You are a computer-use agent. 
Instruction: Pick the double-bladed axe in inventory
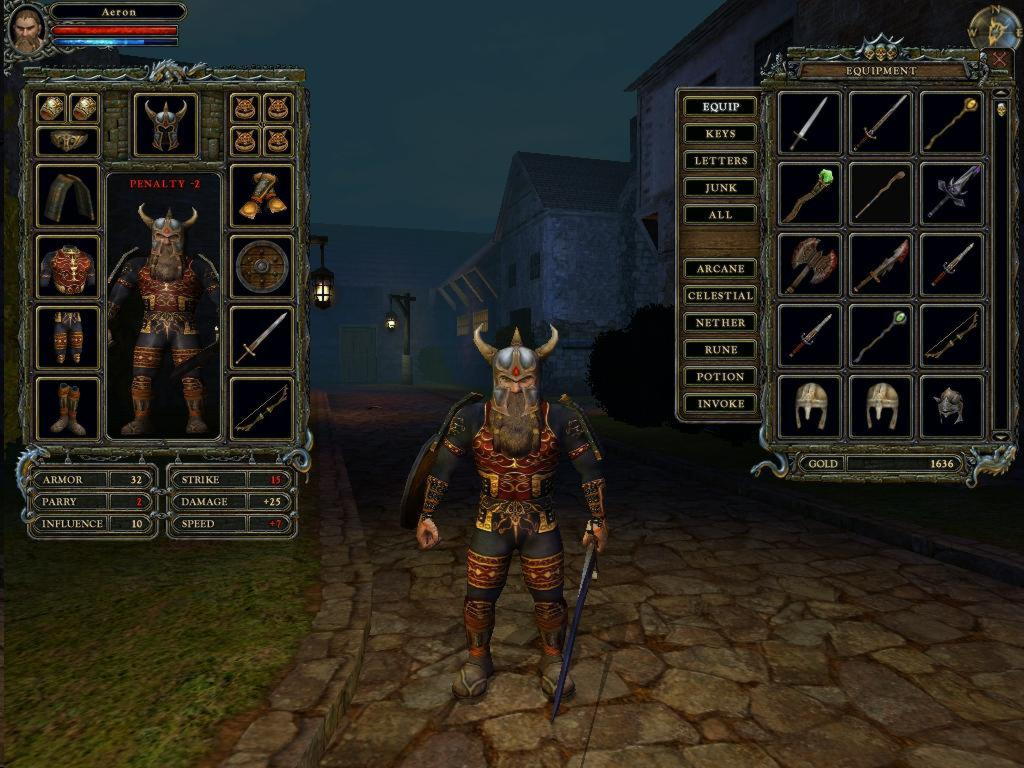tap(810, 266)
